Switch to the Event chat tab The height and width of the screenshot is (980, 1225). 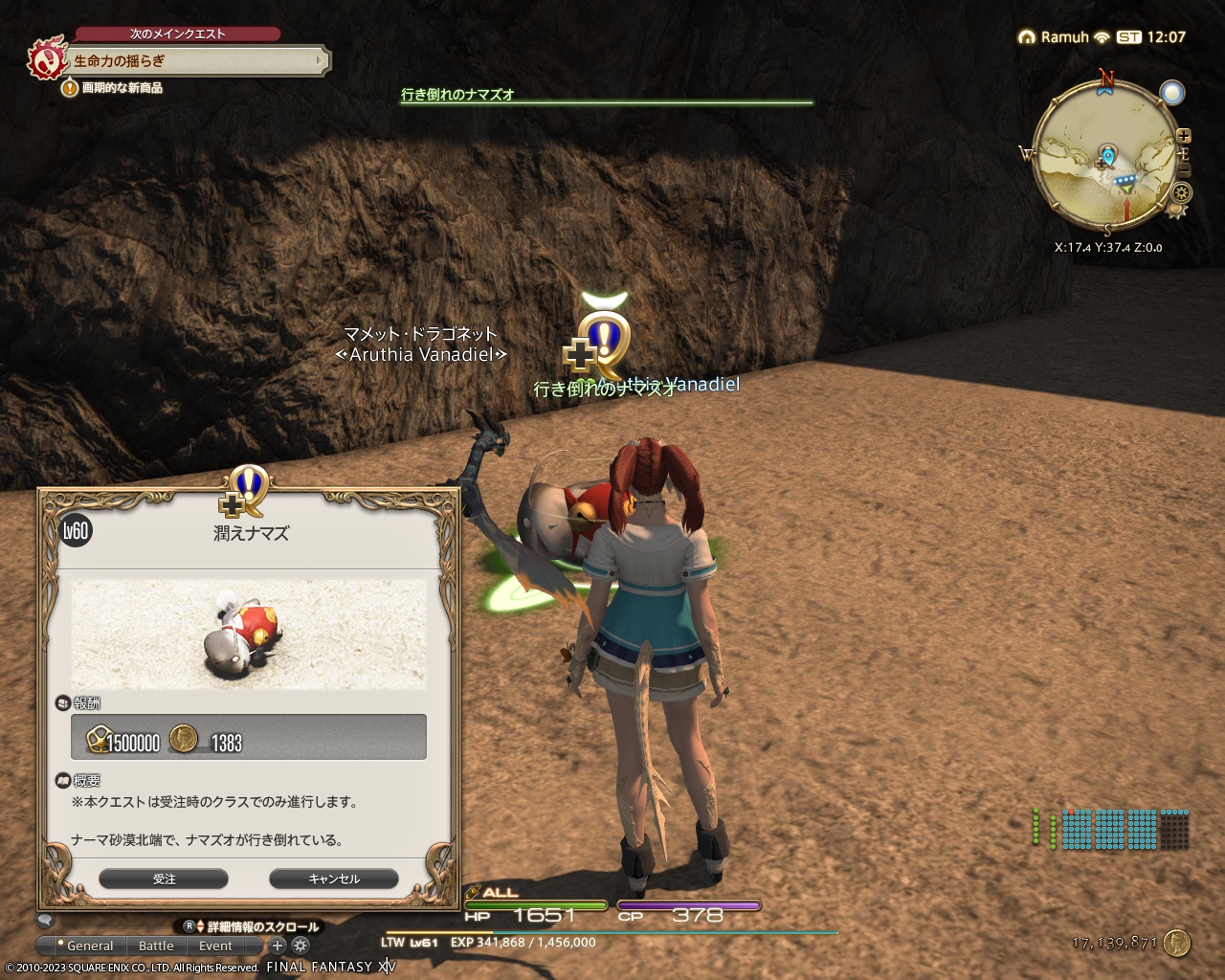pos(214,945)
